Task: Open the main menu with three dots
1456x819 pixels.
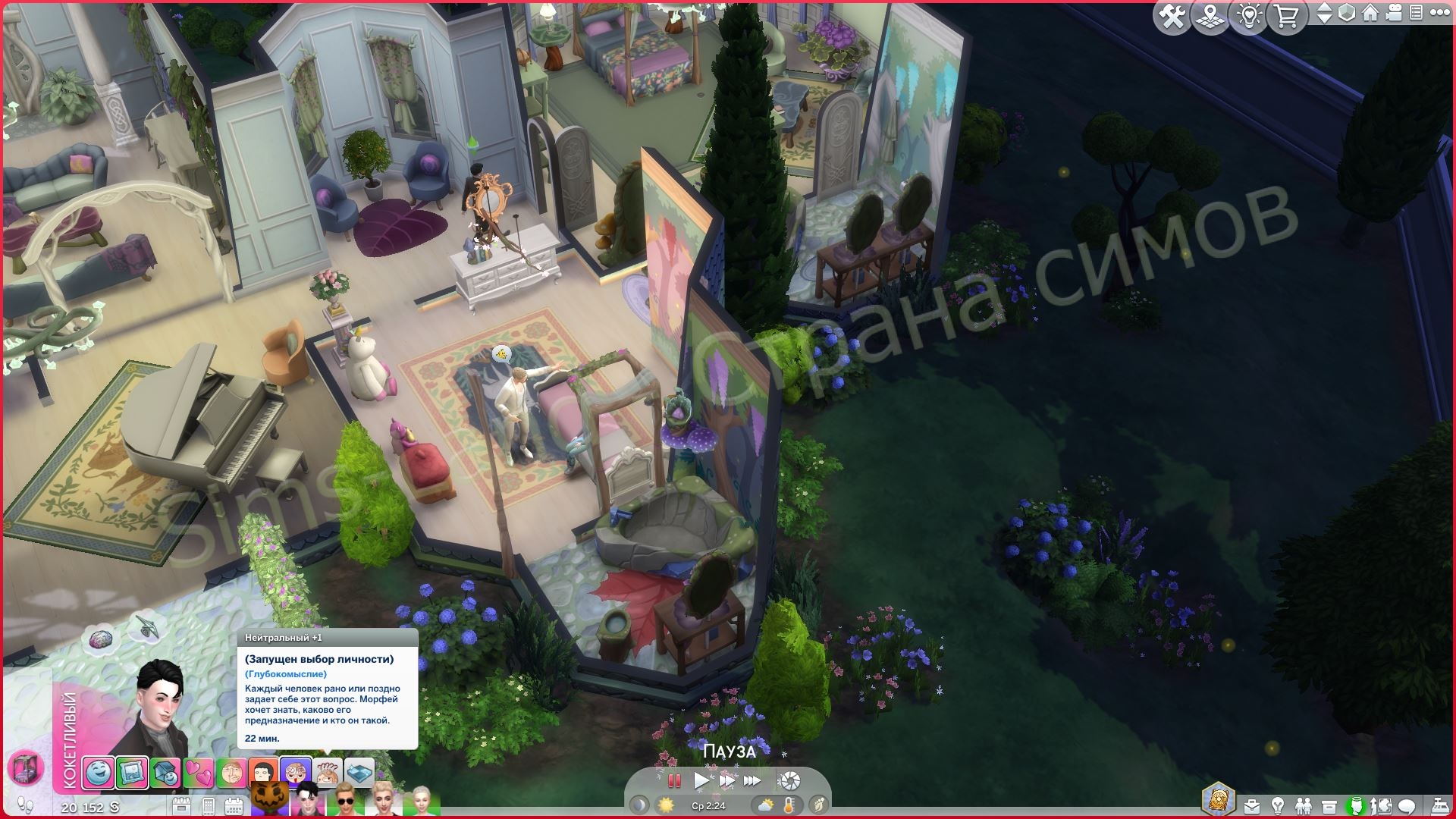Action: [x=1438, y=14]
